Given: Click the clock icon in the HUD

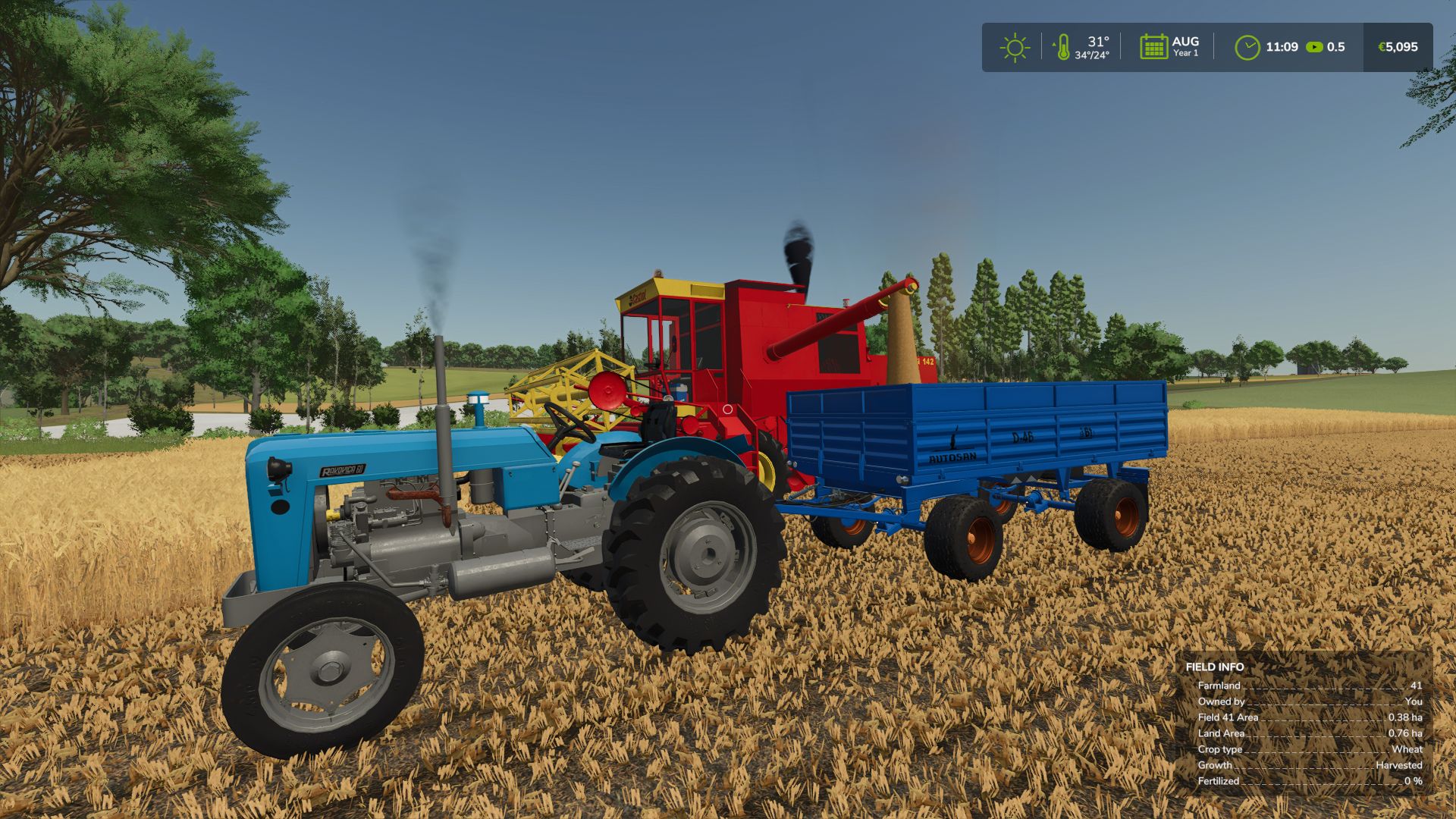Looking at the screenshot, I should tap(1247, 47).
